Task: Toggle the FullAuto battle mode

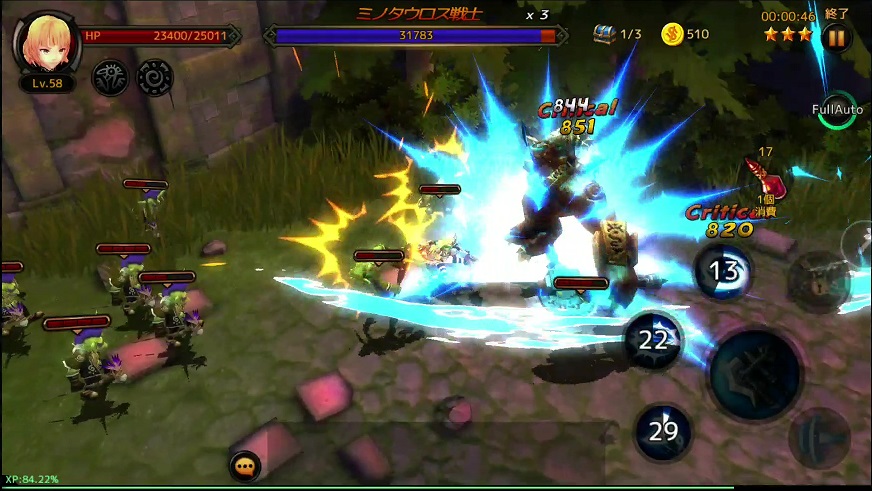Action: (x=836, y=110)
